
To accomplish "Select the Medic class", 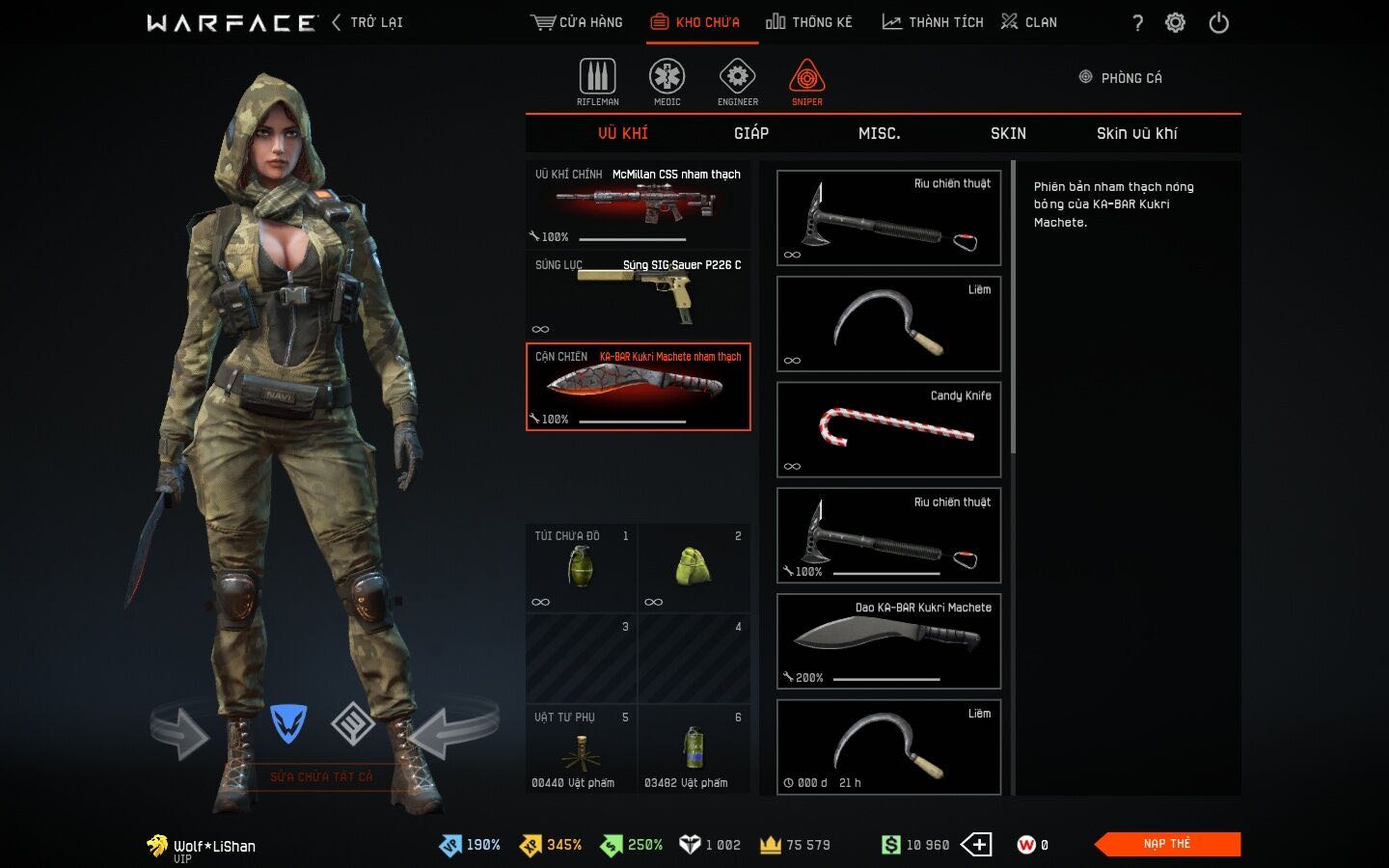I will coord(667,82).
